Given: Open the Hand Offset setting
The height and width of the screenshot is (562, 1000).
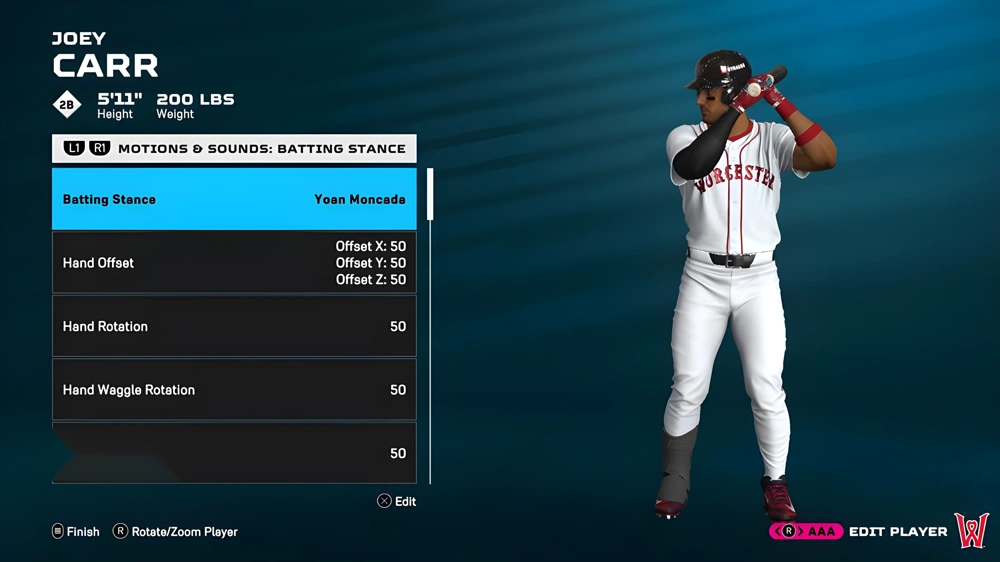Looking at the screenshot, I should [x=234, y=263].
